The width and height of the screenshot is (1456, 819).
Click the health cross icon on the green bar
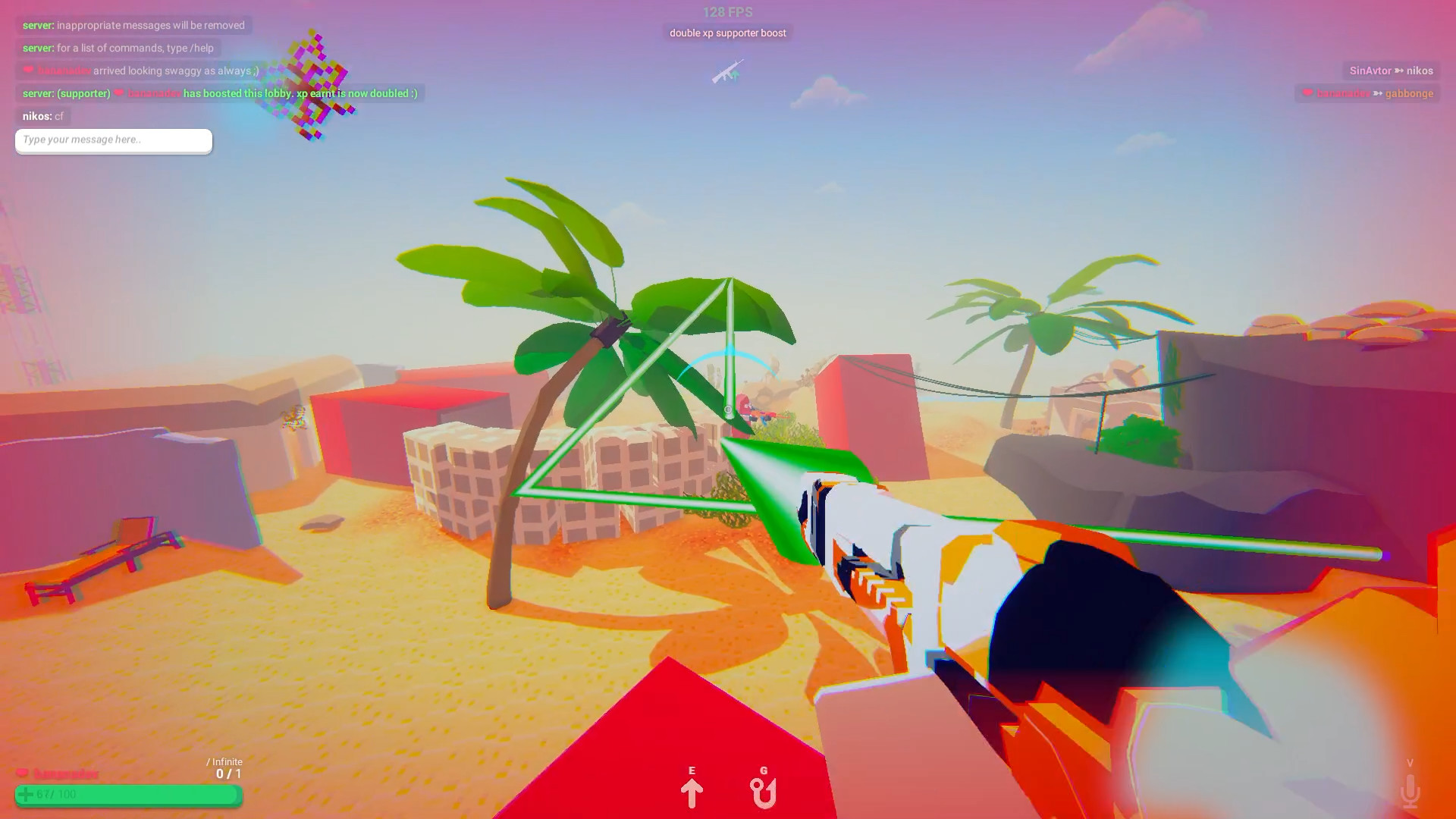(x=27, y=795)
